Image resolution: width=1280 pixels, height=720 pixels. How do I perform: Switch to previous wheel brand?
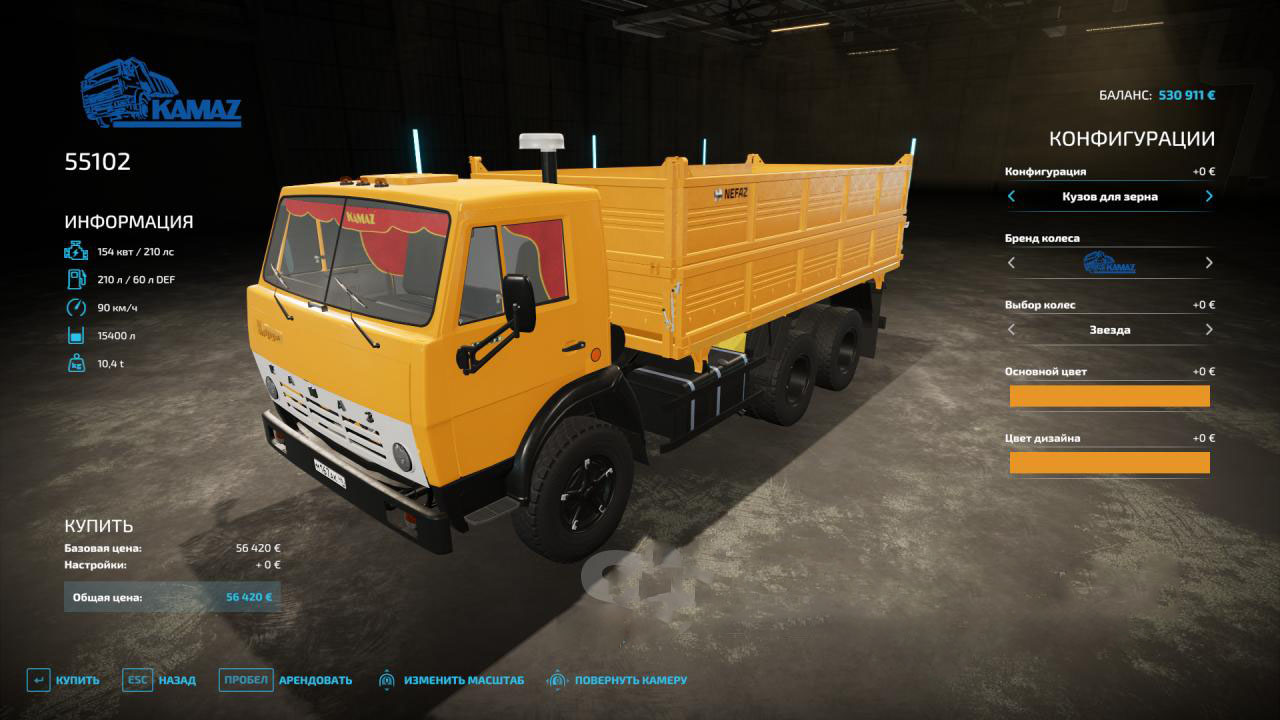[1011, 263]
